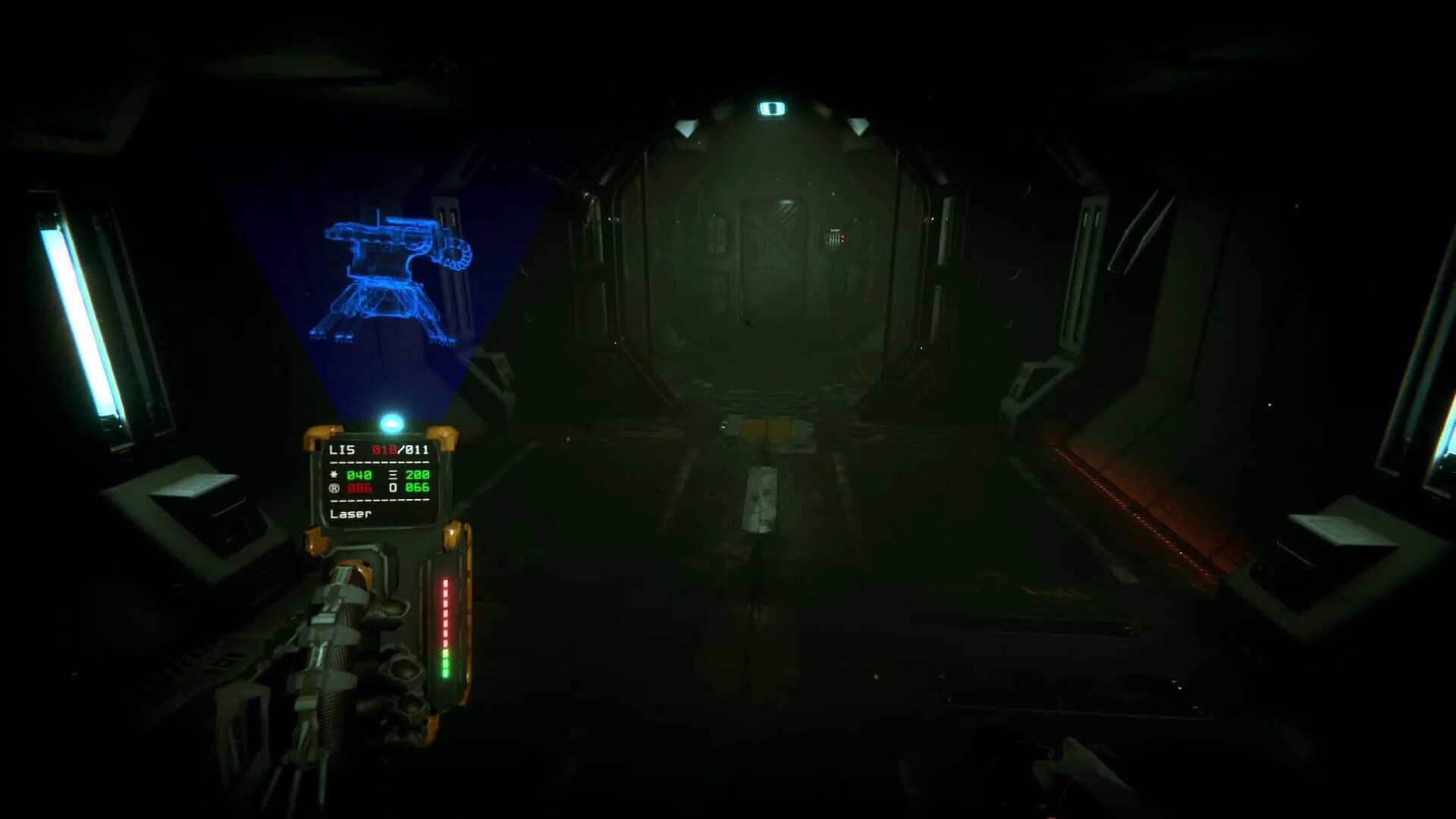Select the asterisk resource icon on the wrist display
This screenshot has height=819, width=1456.
(333, 475)
